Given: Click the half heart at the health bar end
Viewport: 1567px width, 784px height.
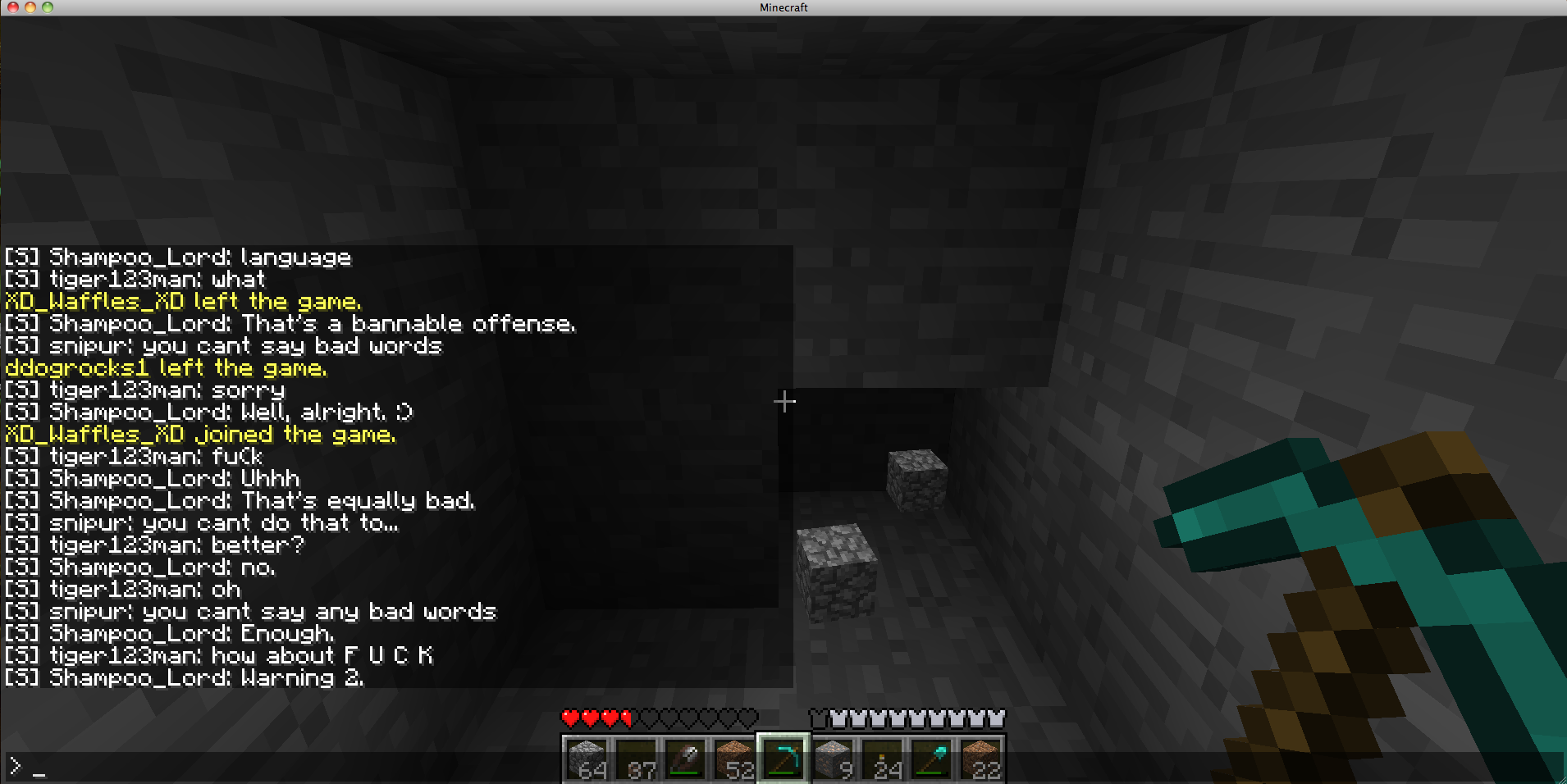Looking at the screenshot, I should [625, 718].
